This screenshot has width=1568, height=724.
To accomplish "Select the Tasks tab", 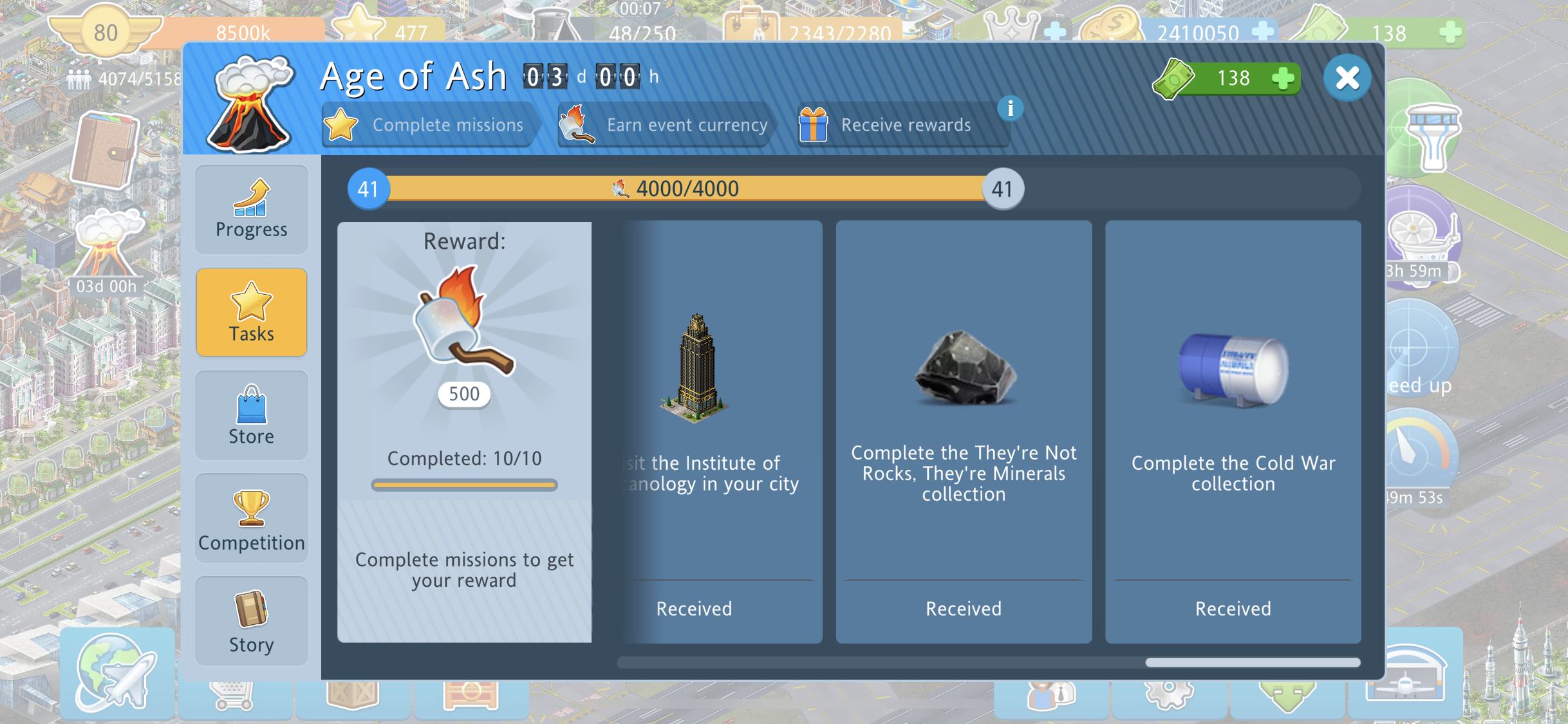I will click(x=251, y=313).
